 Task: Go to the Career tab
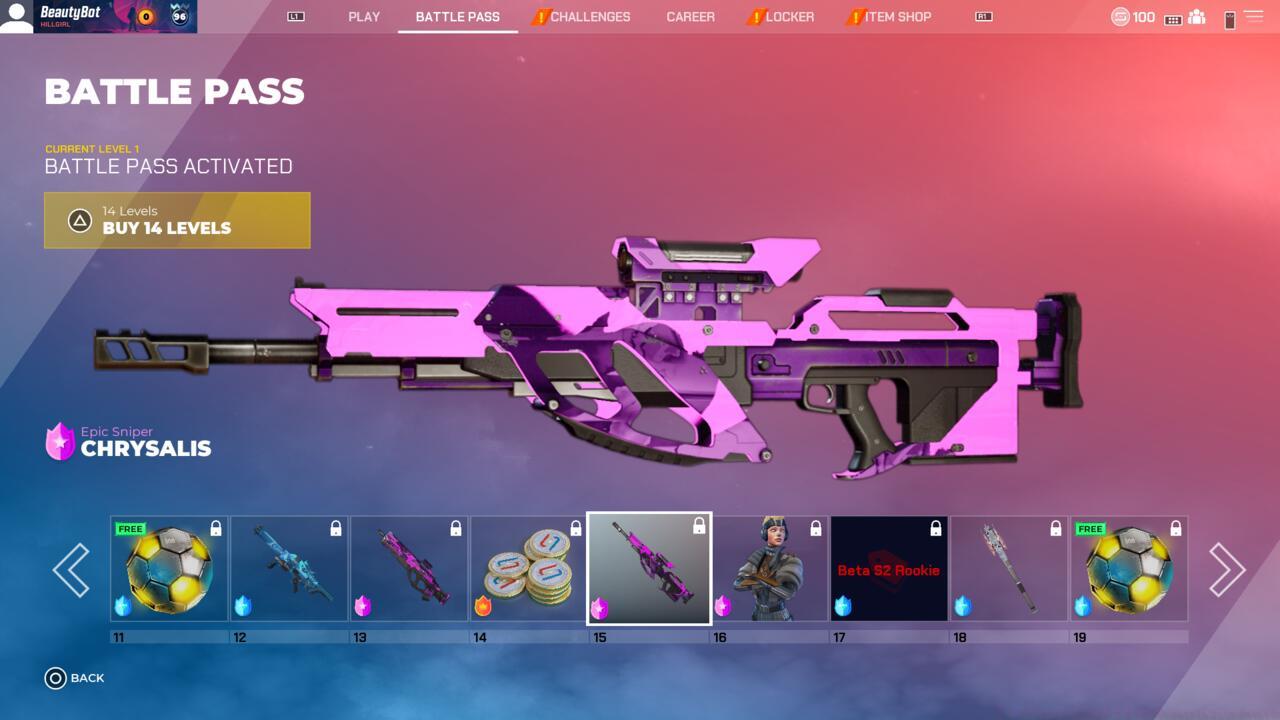tap(690, 17)
